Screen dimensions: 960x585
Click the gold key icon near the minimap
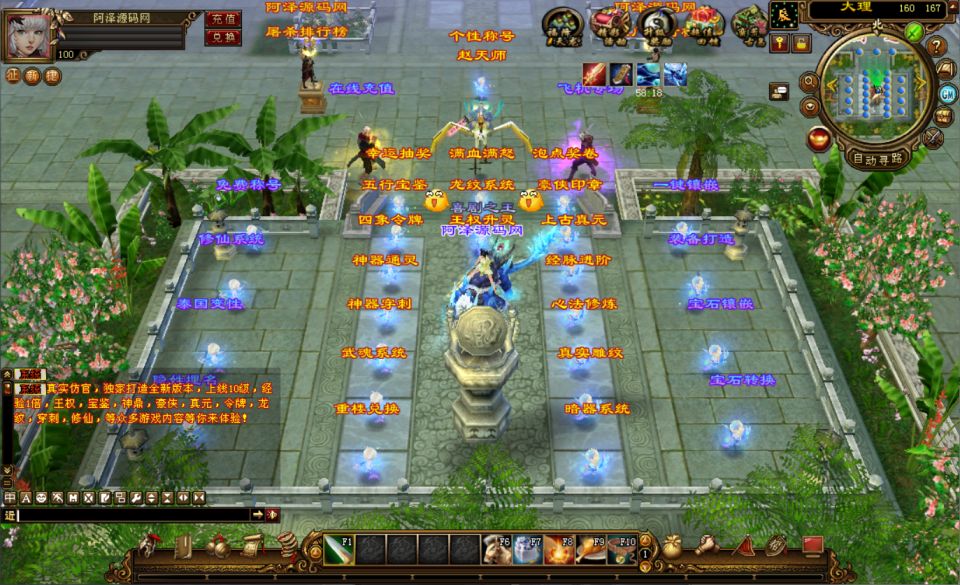[x=778, y=42]
